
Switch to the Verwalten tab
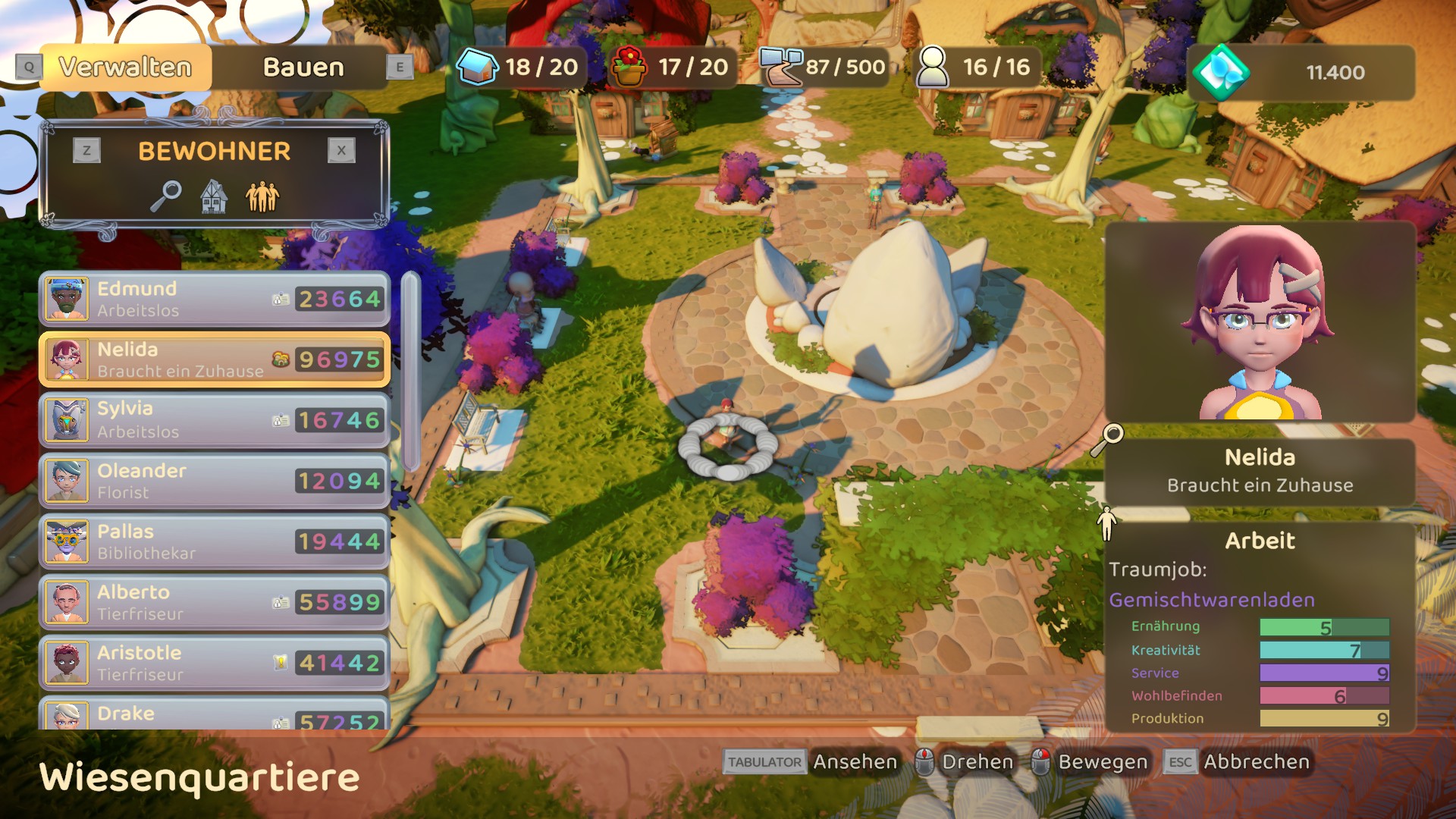[125, 67]
